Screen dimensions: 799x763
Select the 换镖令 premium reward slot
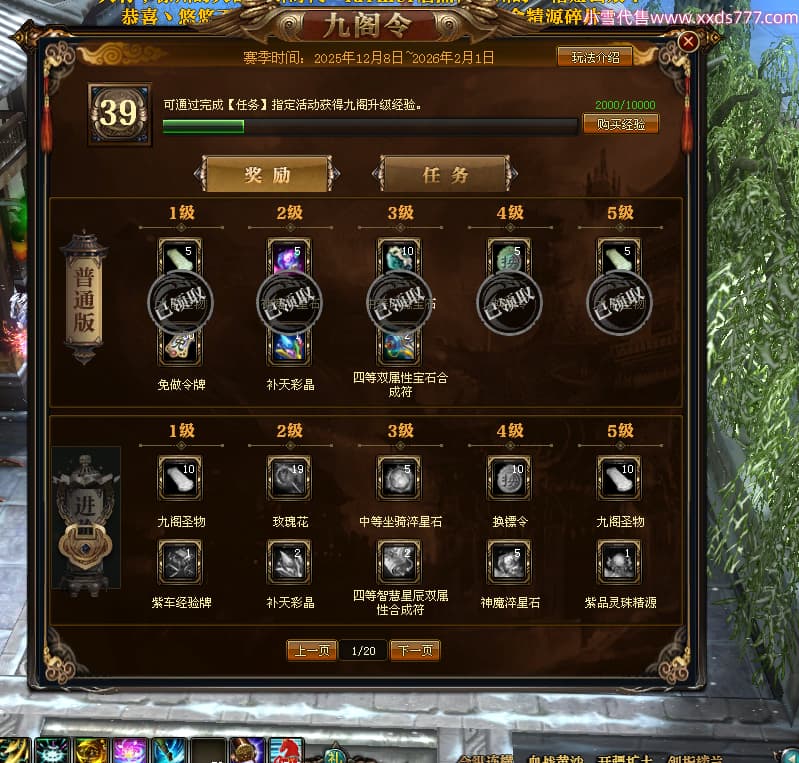pyautogui.click(x=510, y=478)
